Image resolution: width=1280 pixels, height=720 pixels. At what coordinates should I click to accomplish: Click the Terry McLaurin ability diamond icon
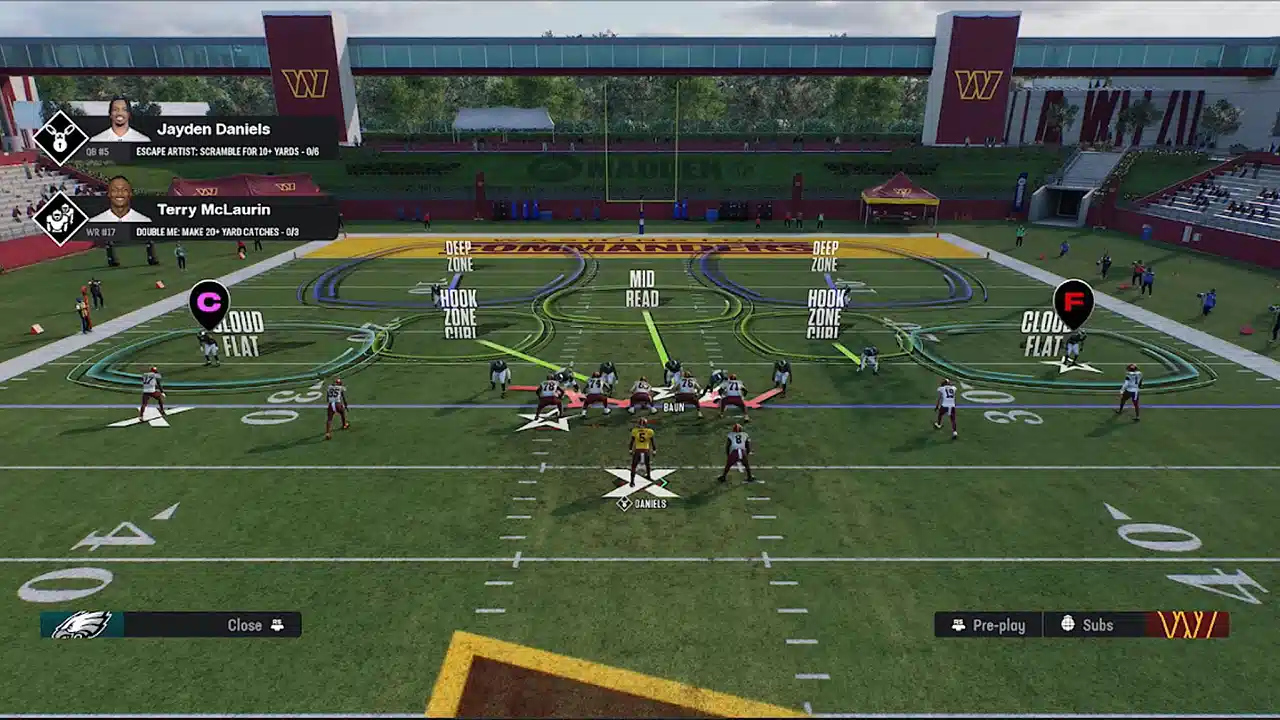coord(60,217)
